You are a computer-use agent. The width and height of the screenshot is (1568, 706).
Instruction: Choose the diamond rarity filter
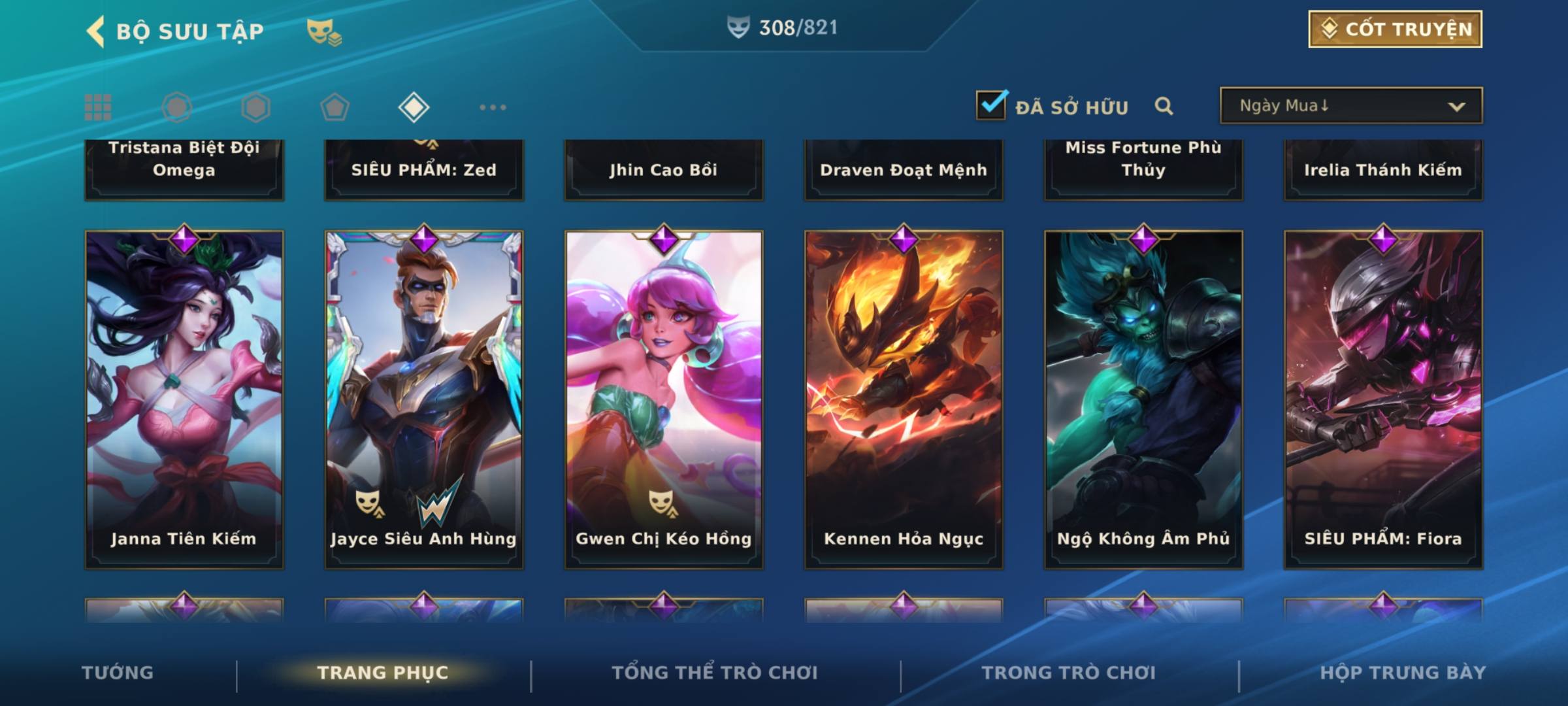coord(414,107)
